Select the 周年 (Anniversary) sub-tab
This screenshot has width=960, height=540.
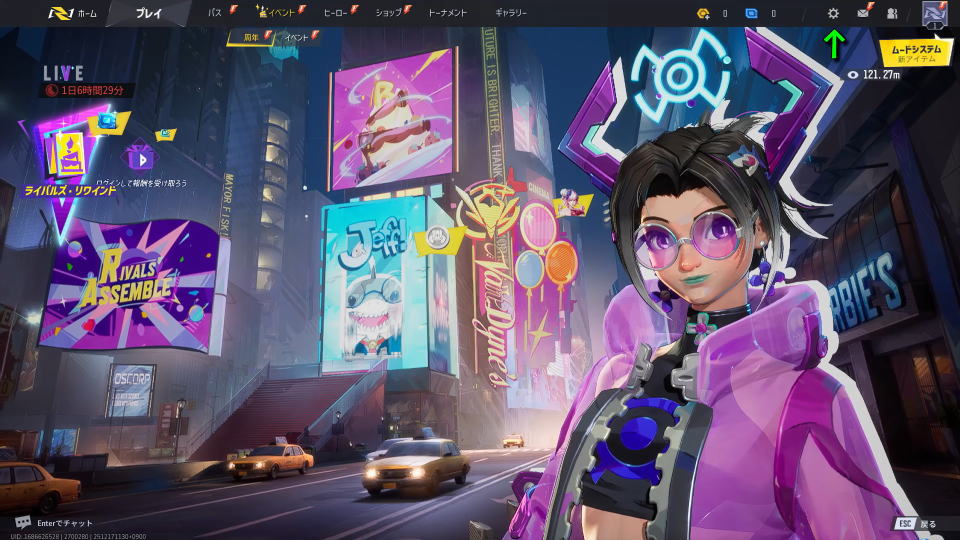coord(250,37)
